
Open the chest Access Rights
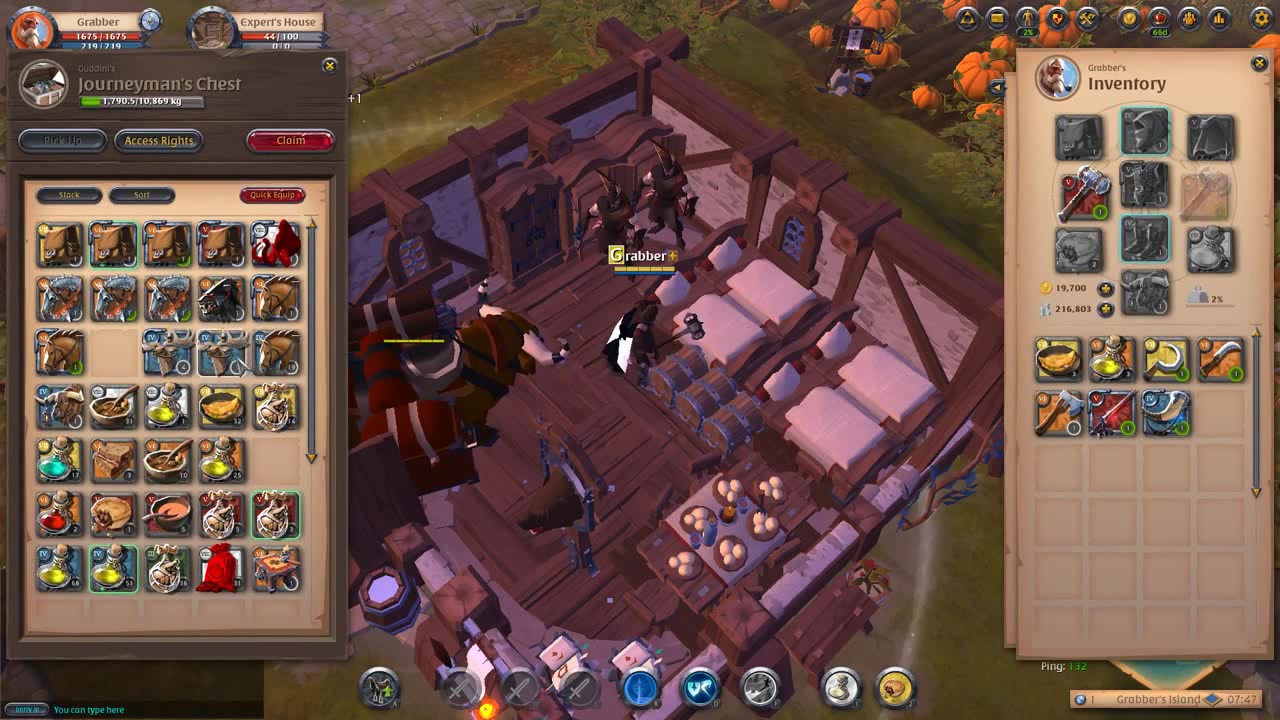159,141
